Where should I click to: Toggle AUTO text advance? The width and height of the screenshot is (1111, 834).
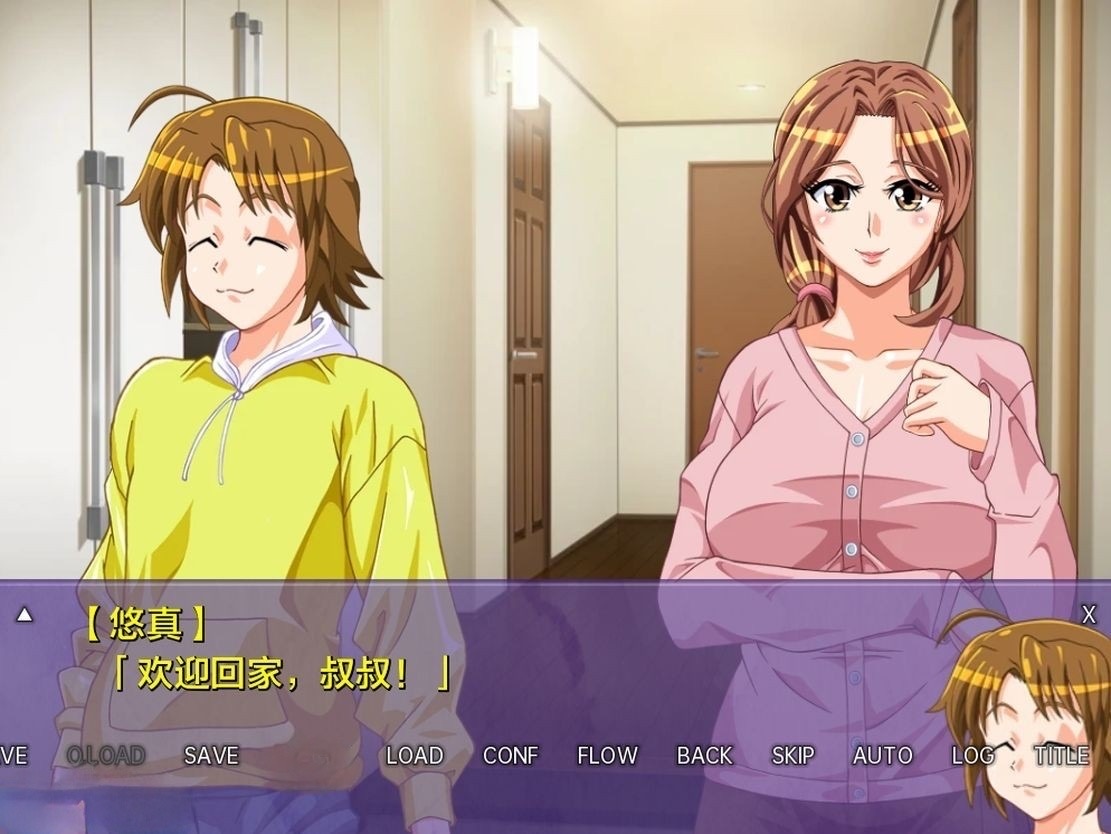[882, 756]
